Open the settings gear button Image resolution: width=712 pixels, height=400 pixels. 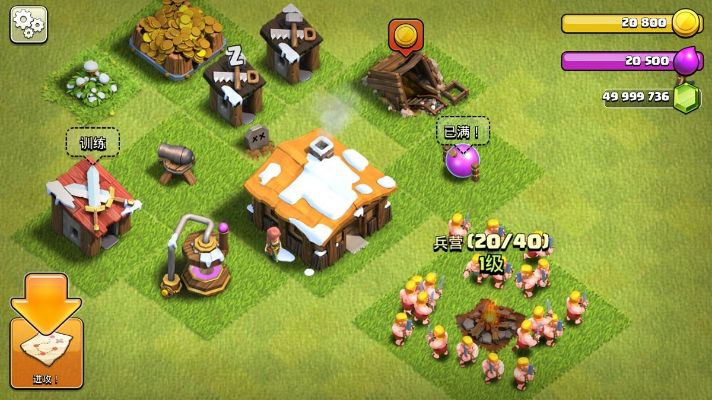pyautogui.click(x=29, y=24)
